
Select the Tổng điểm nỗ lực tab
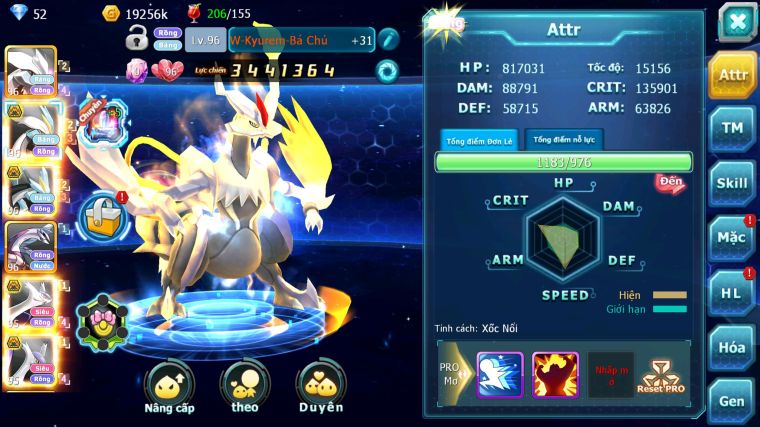(562, 140)
